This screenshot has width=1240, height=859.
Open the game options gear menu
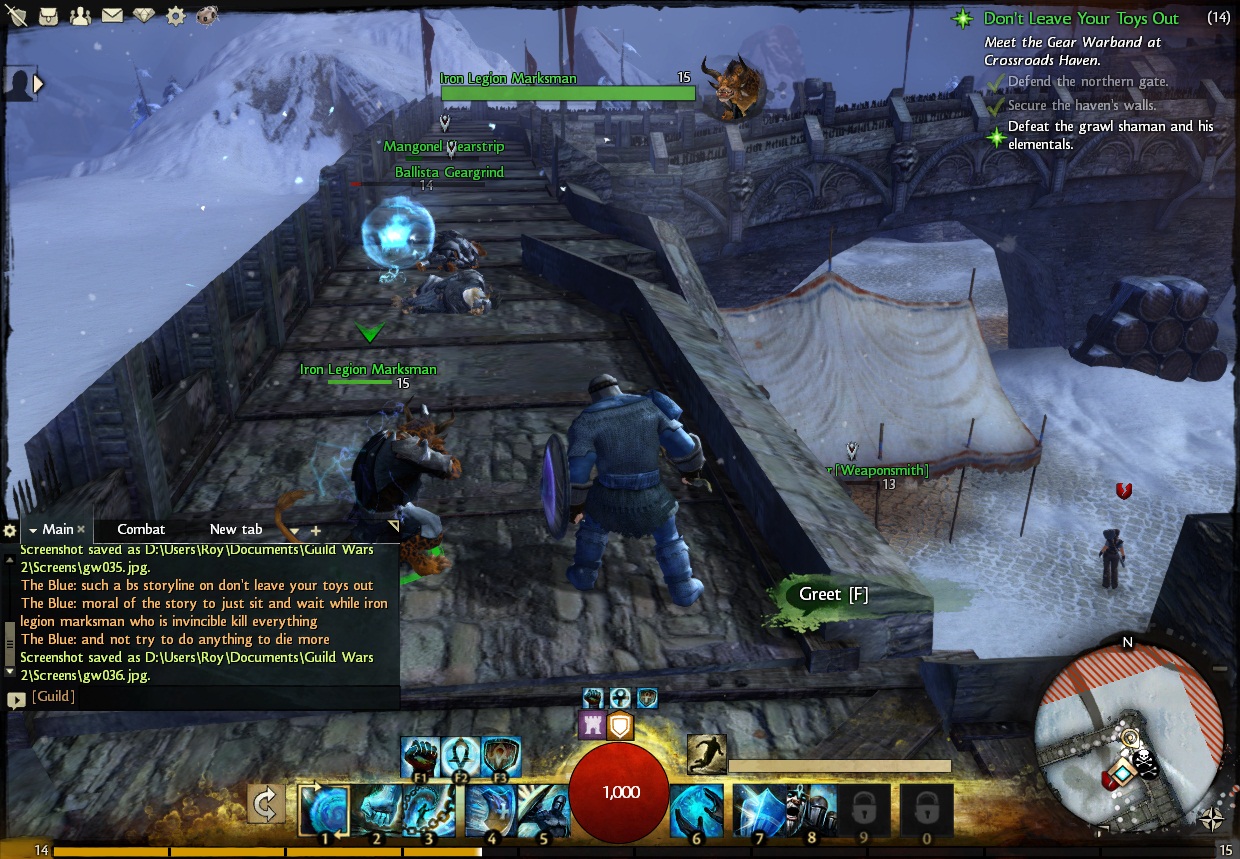(175, 15)
